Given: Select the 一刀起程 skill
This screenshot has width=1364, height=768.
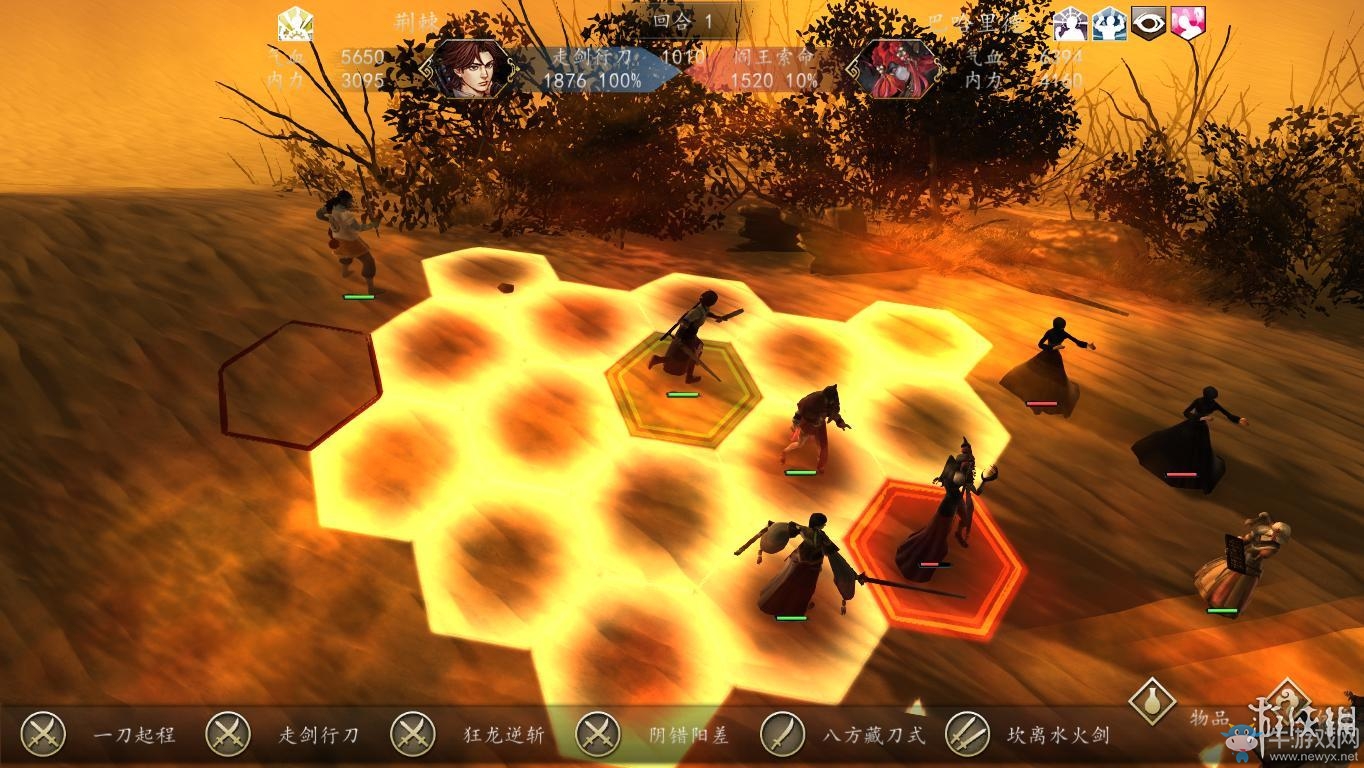Looking at the screenshot, I should (44, 735).
